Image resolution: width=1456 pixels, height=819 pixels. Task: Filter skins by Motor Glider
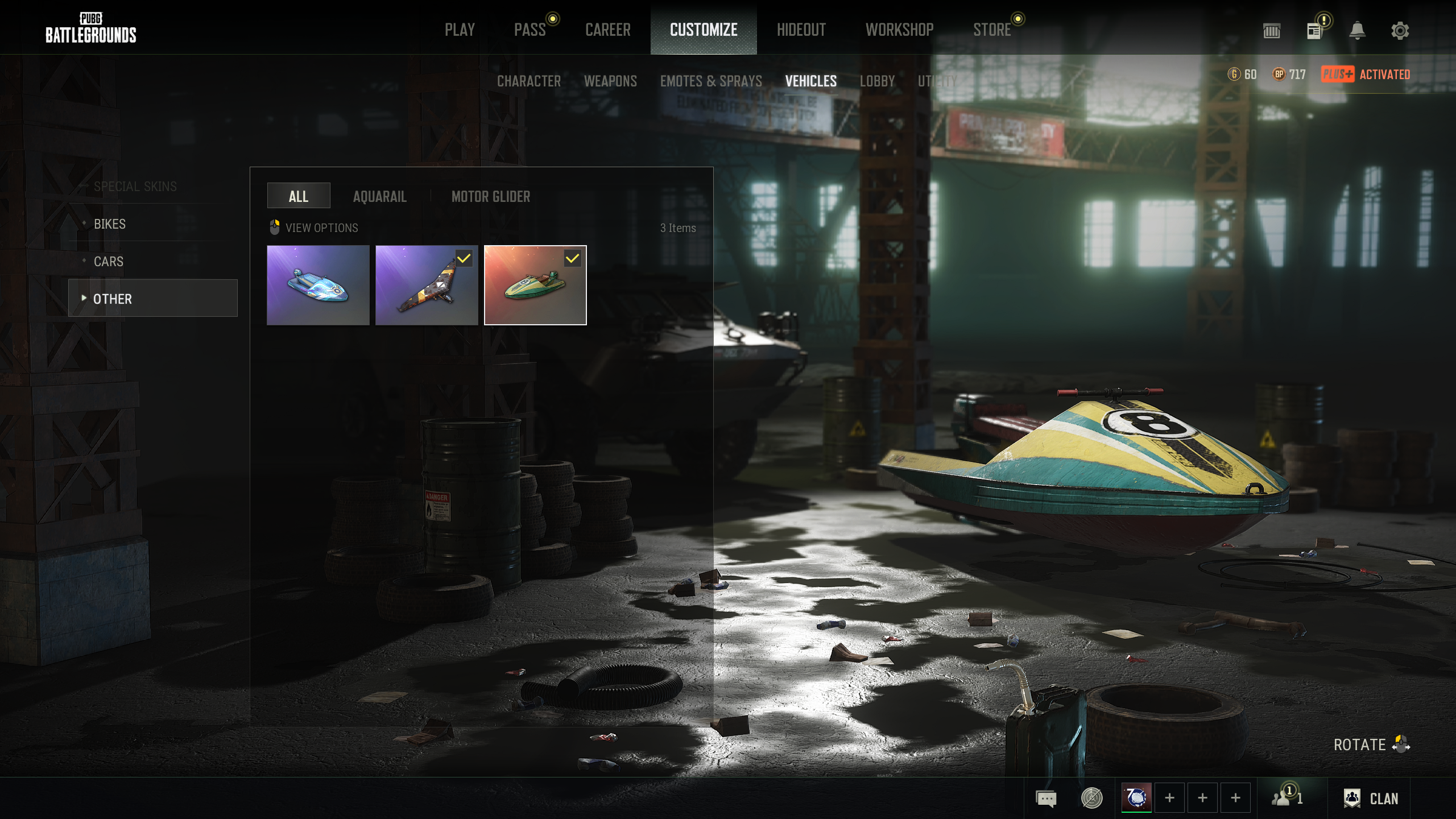point(490,197)
